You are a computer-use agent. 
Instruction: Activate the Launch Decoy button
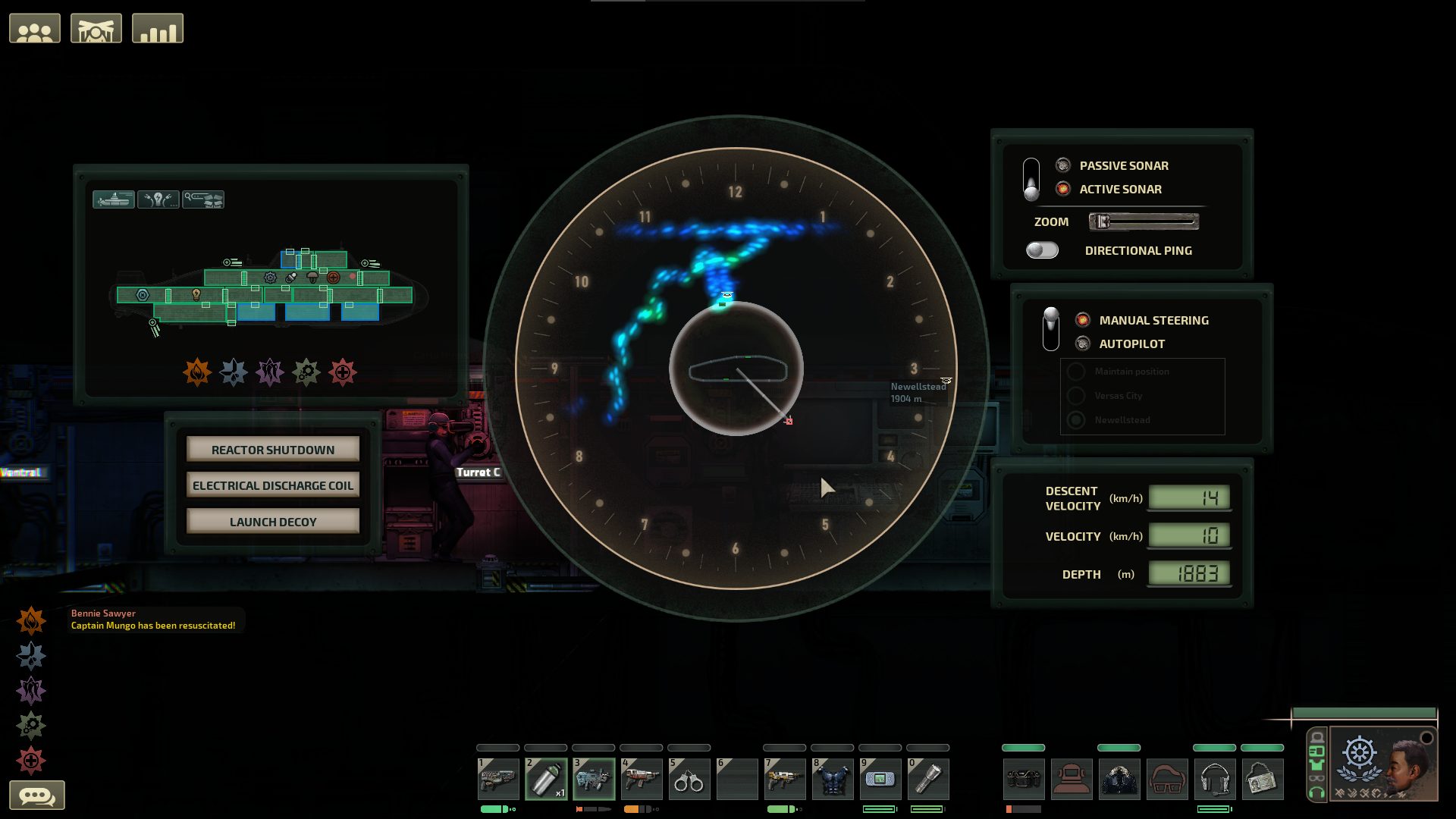(x=272, y=521)
